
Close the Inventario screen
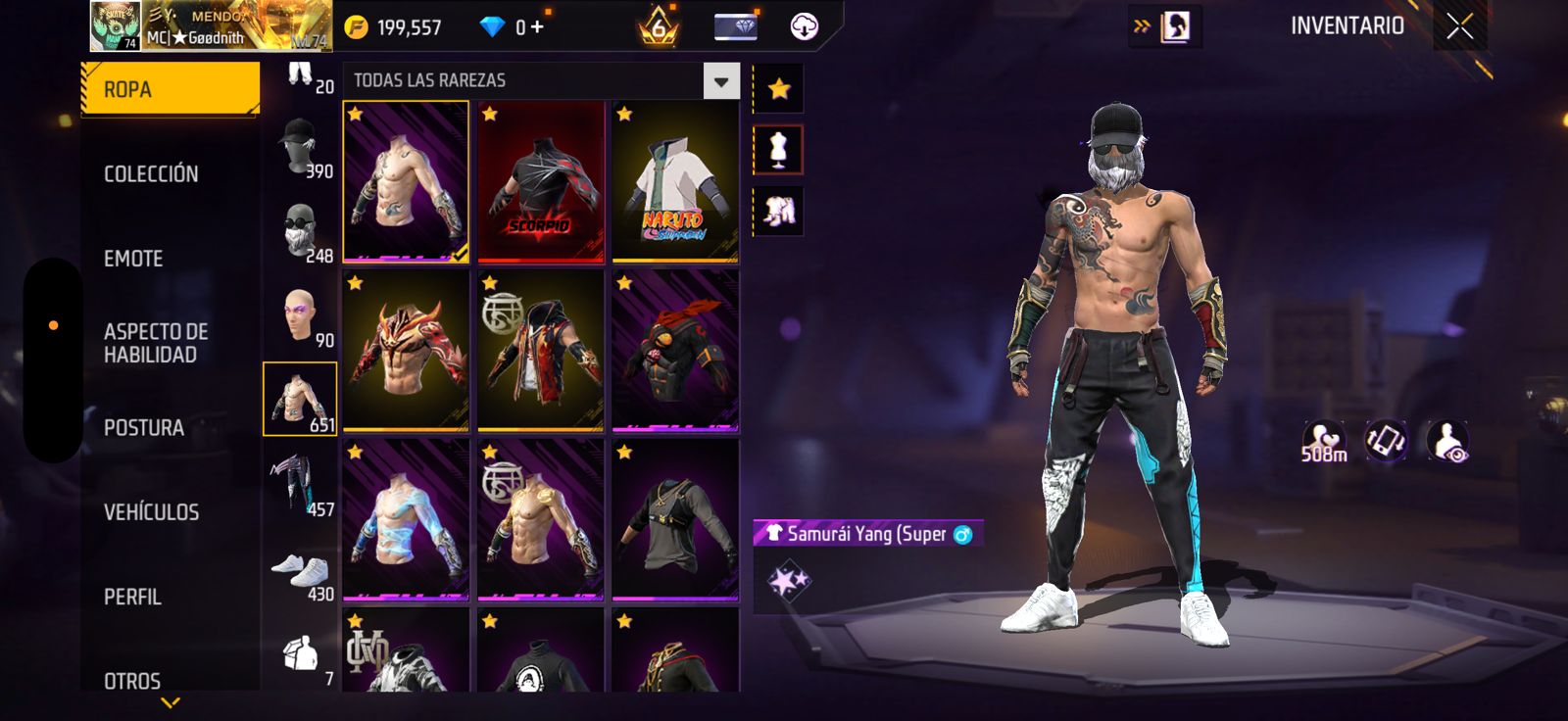click(x=1459, y=26)
